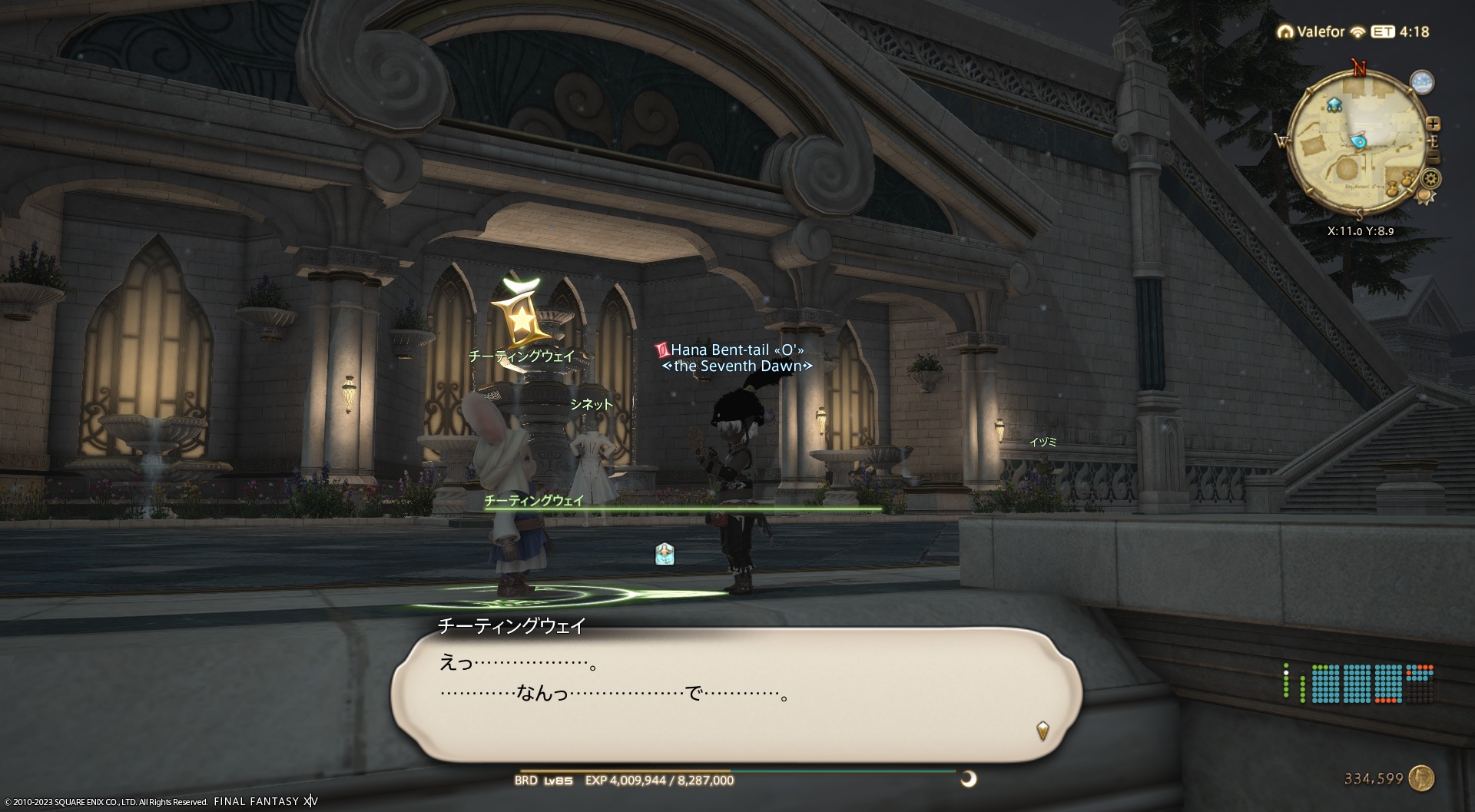
Task: Zoom in the minimap with plus button
Action: 1433,124
